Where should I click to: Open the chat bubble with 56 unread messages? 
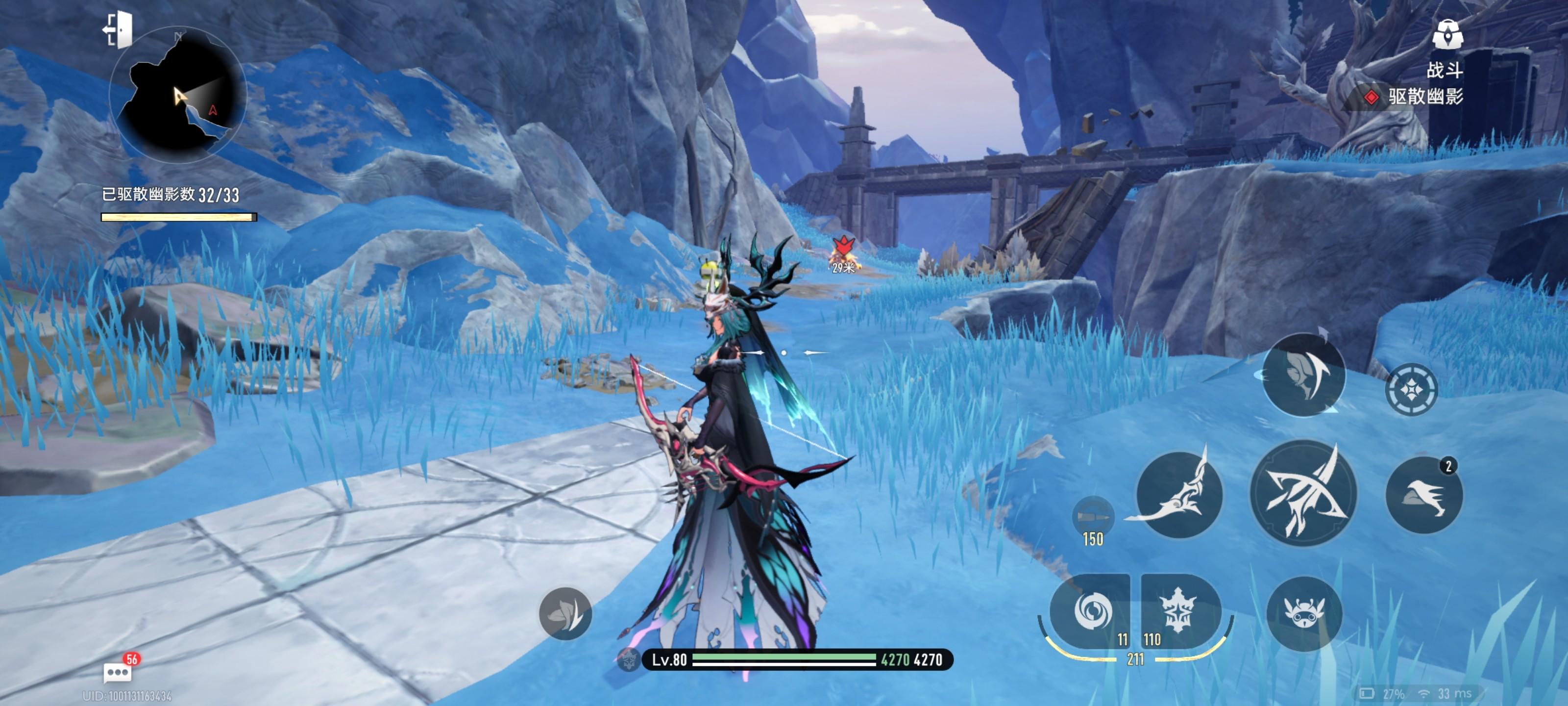[x=118, y=673]
